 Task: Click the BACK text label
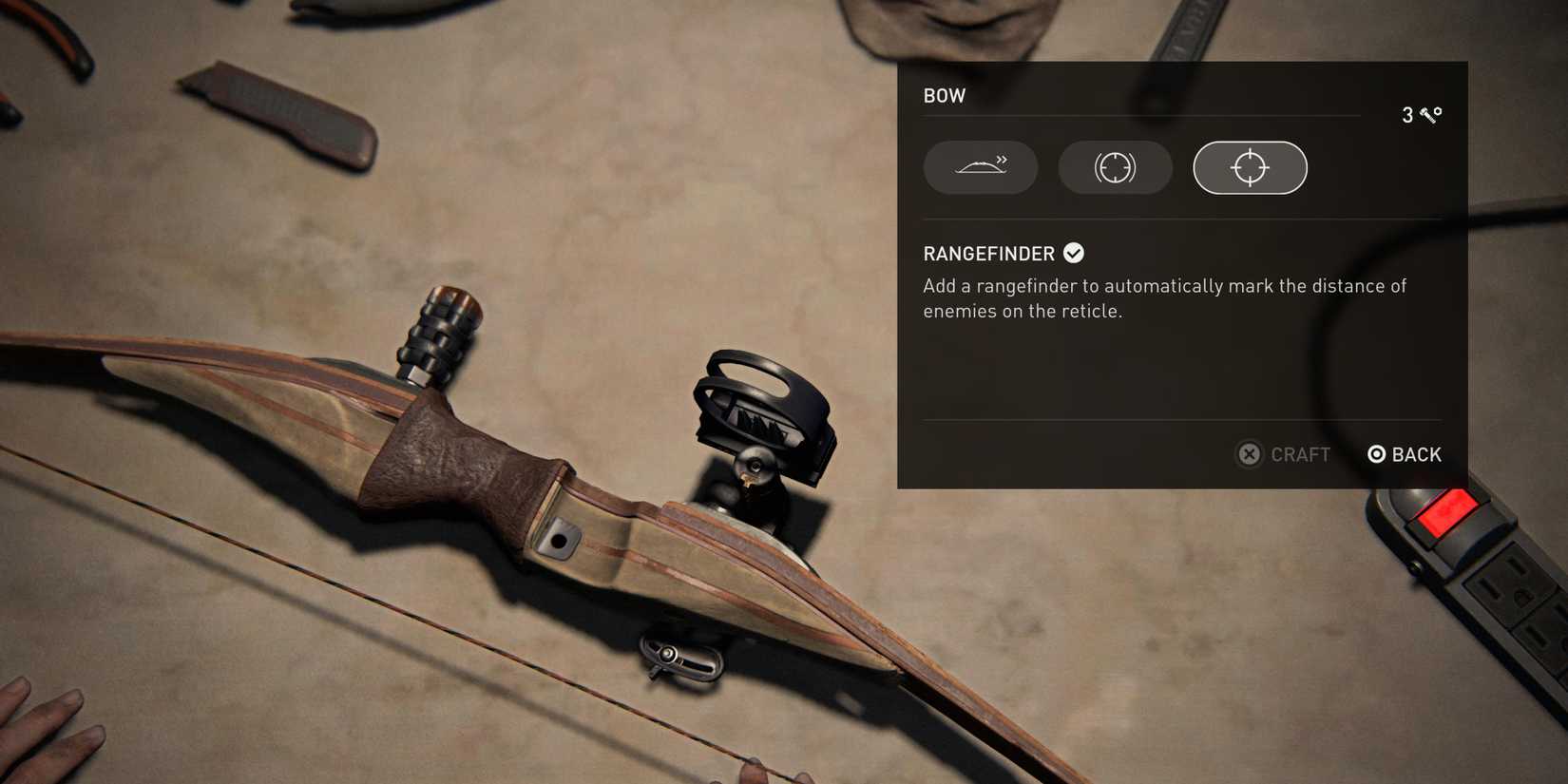[1415, 454]
